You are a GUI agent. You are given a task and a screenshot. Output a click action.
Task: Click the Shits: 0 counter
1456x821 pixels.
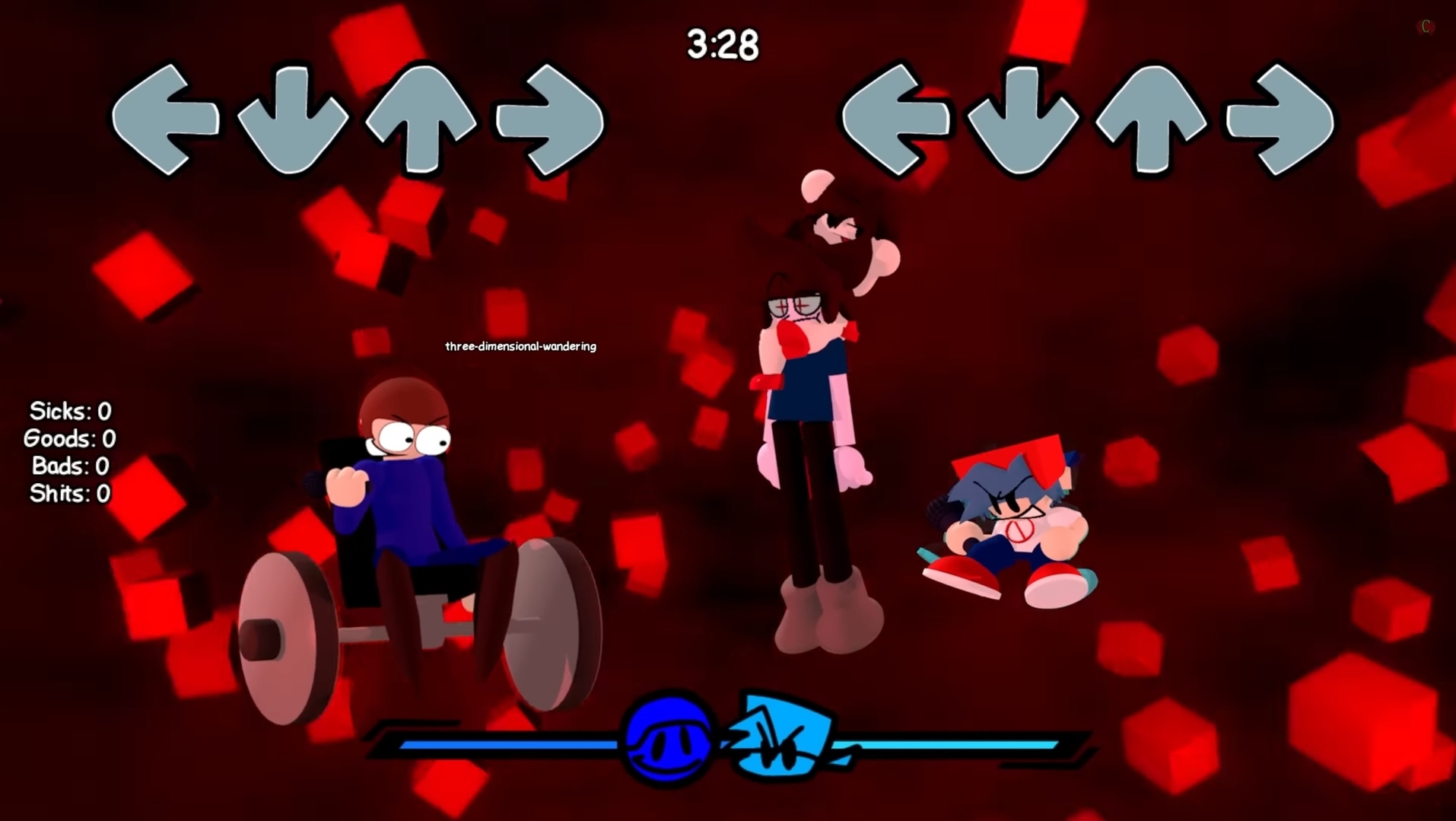pyautogui.click(x=69, y=494)
